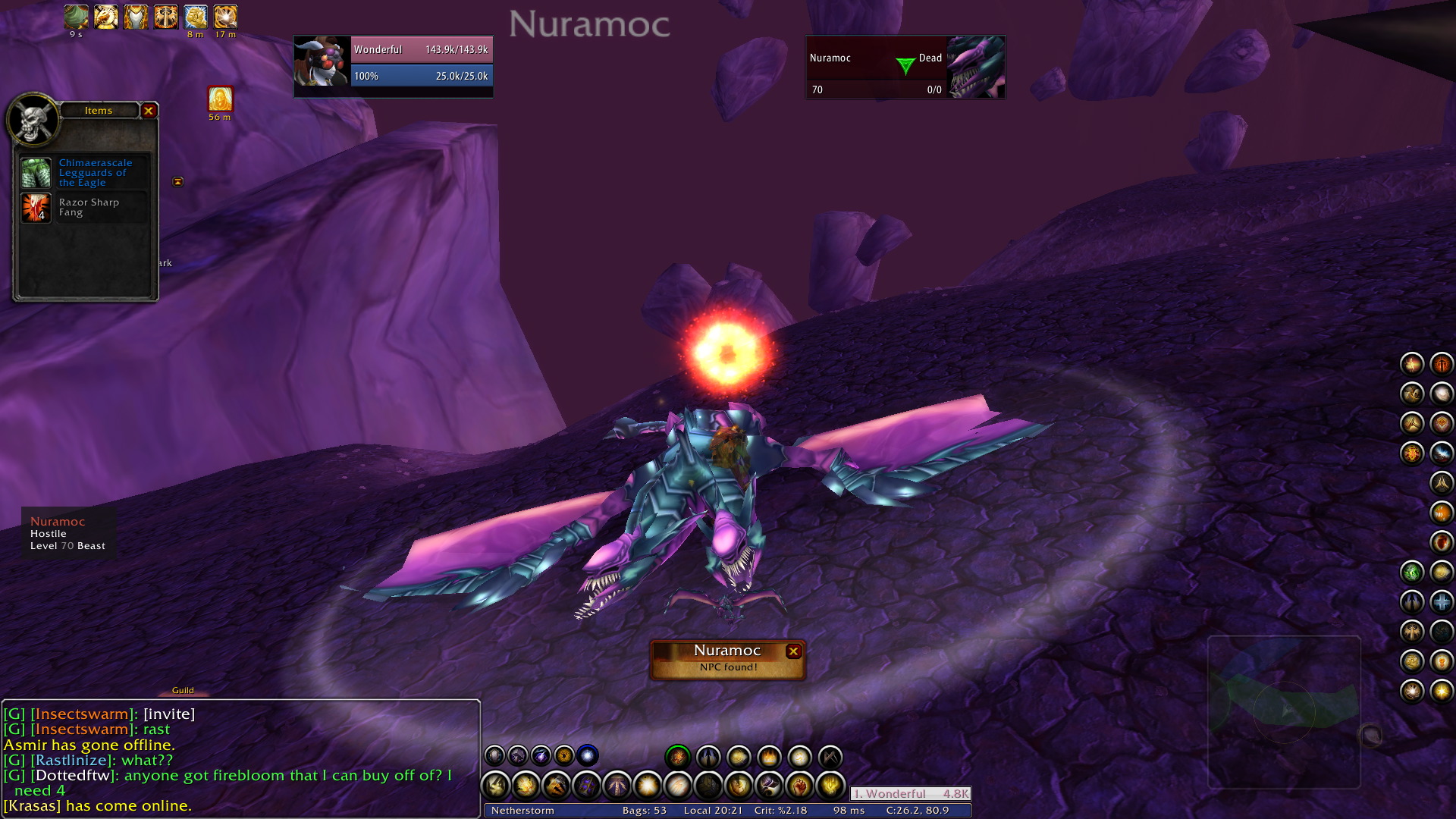Activate the flaming crown ability icon
The height and width of the screenshot is (819, 1456).
(768, 756)
